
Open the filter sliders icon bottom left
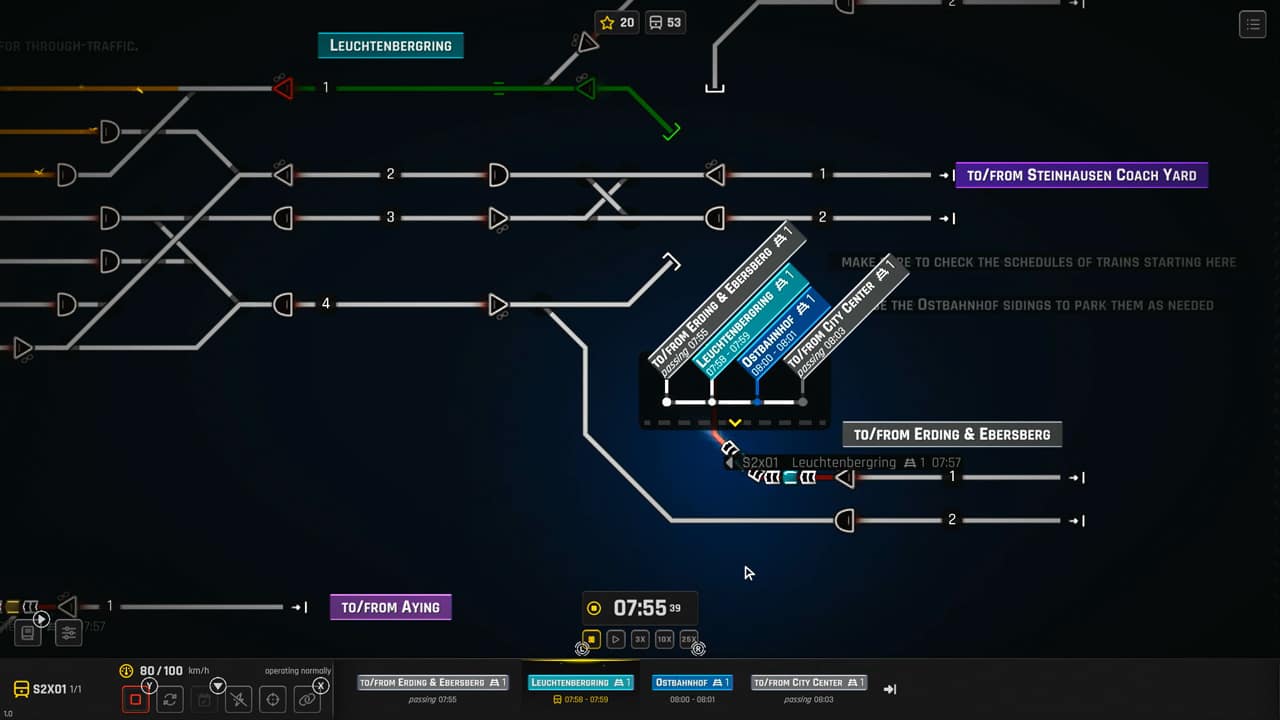point(69,632)
